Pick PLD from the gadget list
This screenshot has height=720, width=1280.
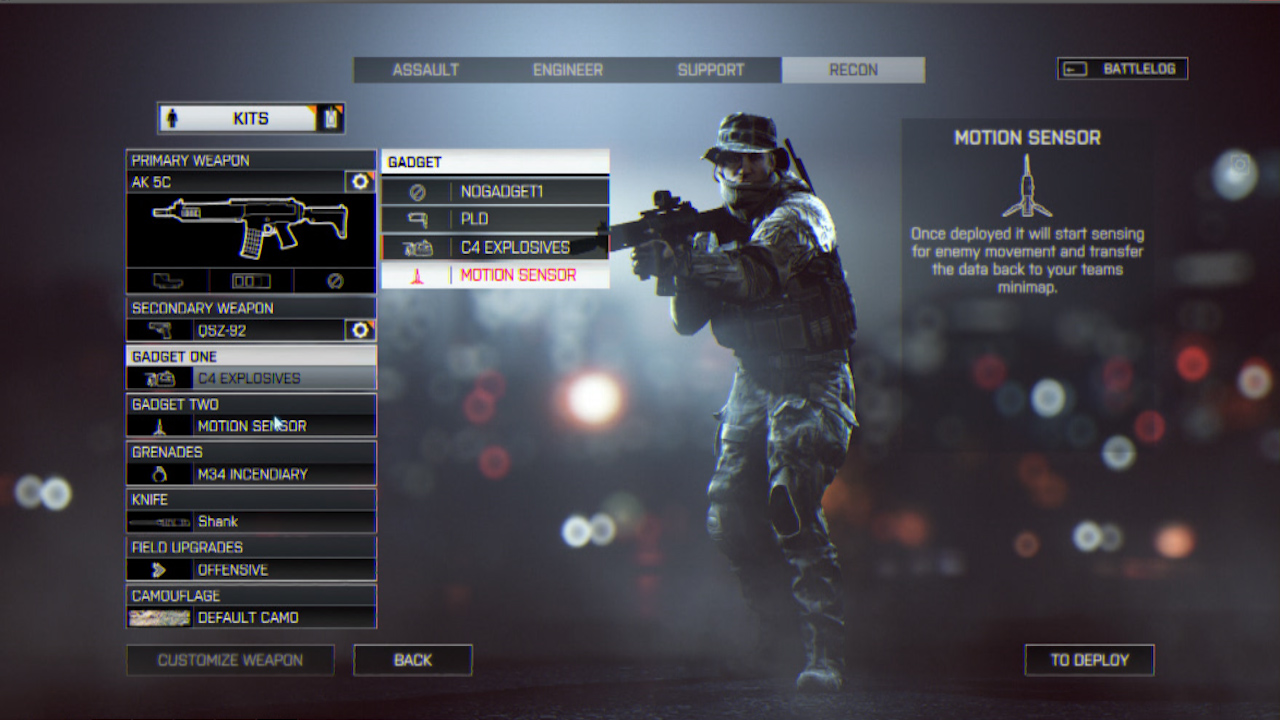[x=495, y=219]
